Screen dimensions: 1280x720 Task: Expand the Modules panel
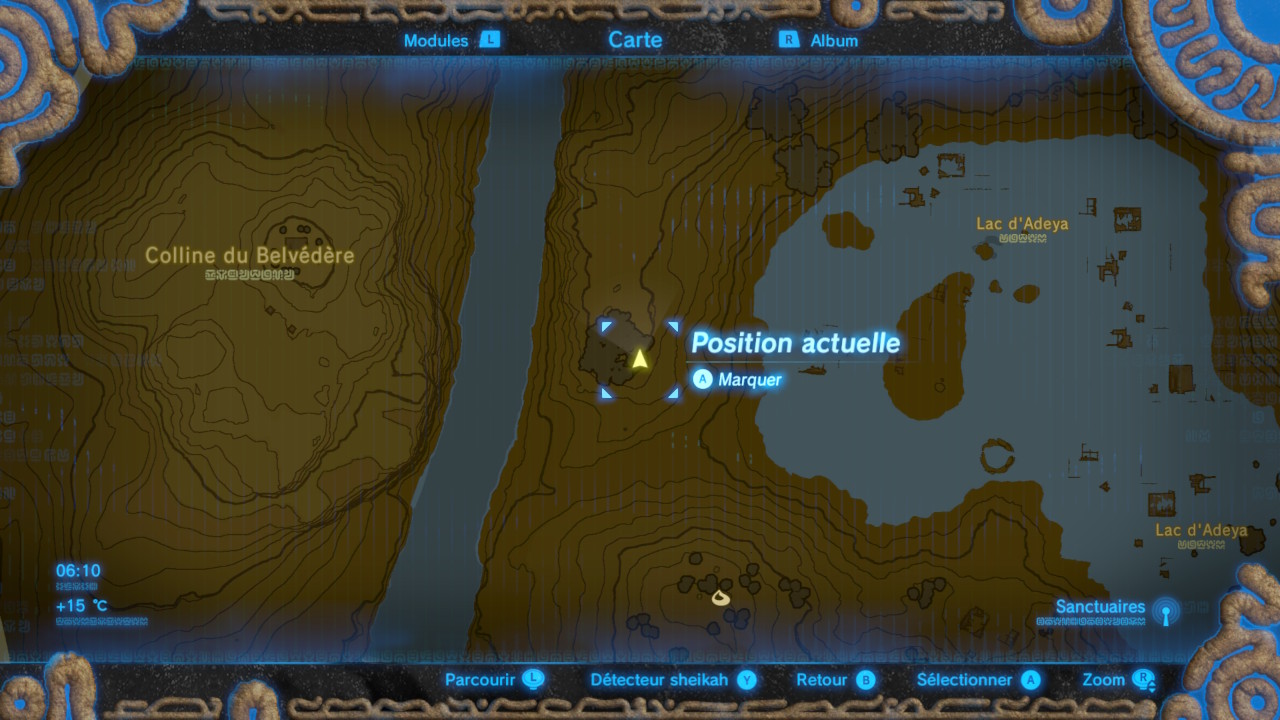(x=435, y=41)
